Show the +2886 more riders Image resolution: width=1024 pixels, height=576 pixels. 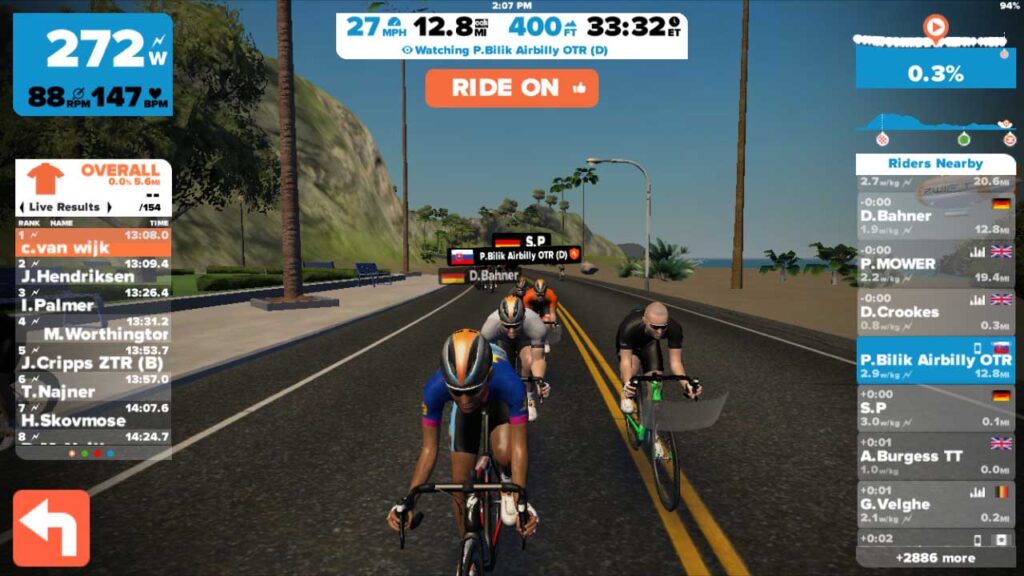tap(935, 557)
